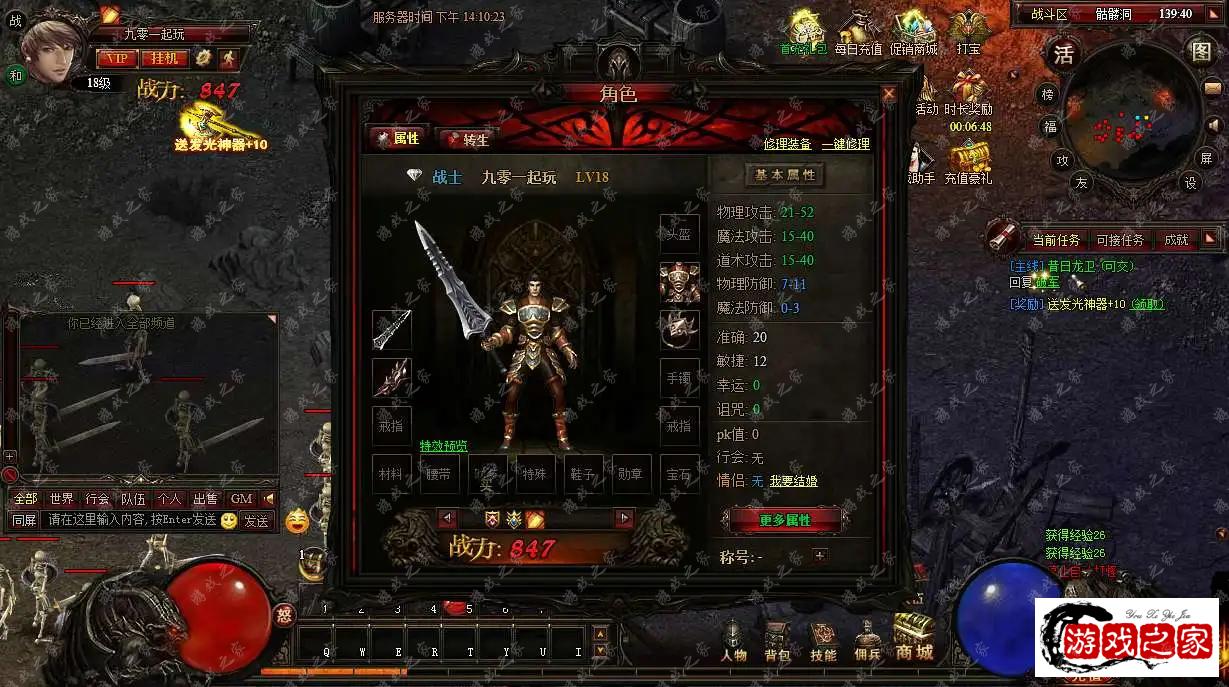Toggle the 挂机 auto-play button
Viewport: 1229px width, 687px height.
(165, 59)
